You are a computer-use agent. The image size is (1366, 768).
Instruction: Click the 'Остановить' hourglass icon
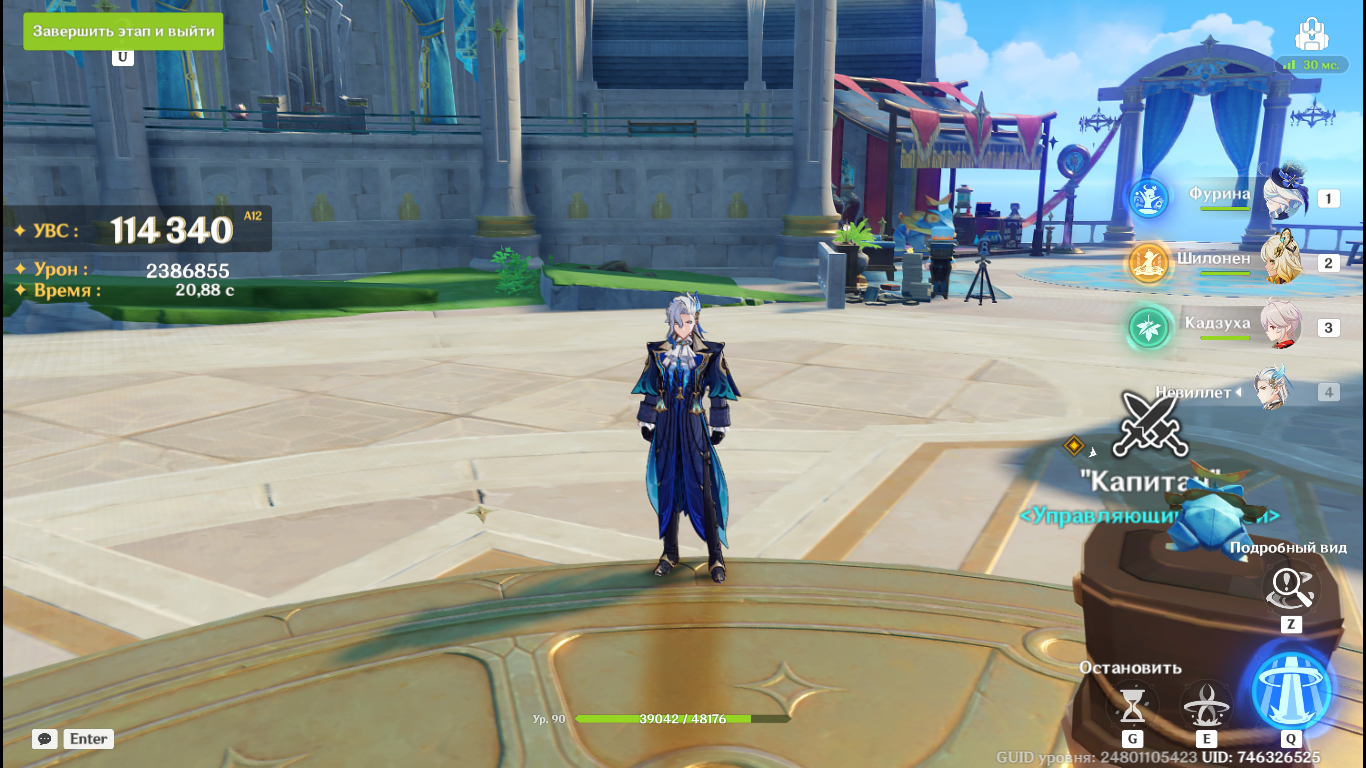[1132, 705]
